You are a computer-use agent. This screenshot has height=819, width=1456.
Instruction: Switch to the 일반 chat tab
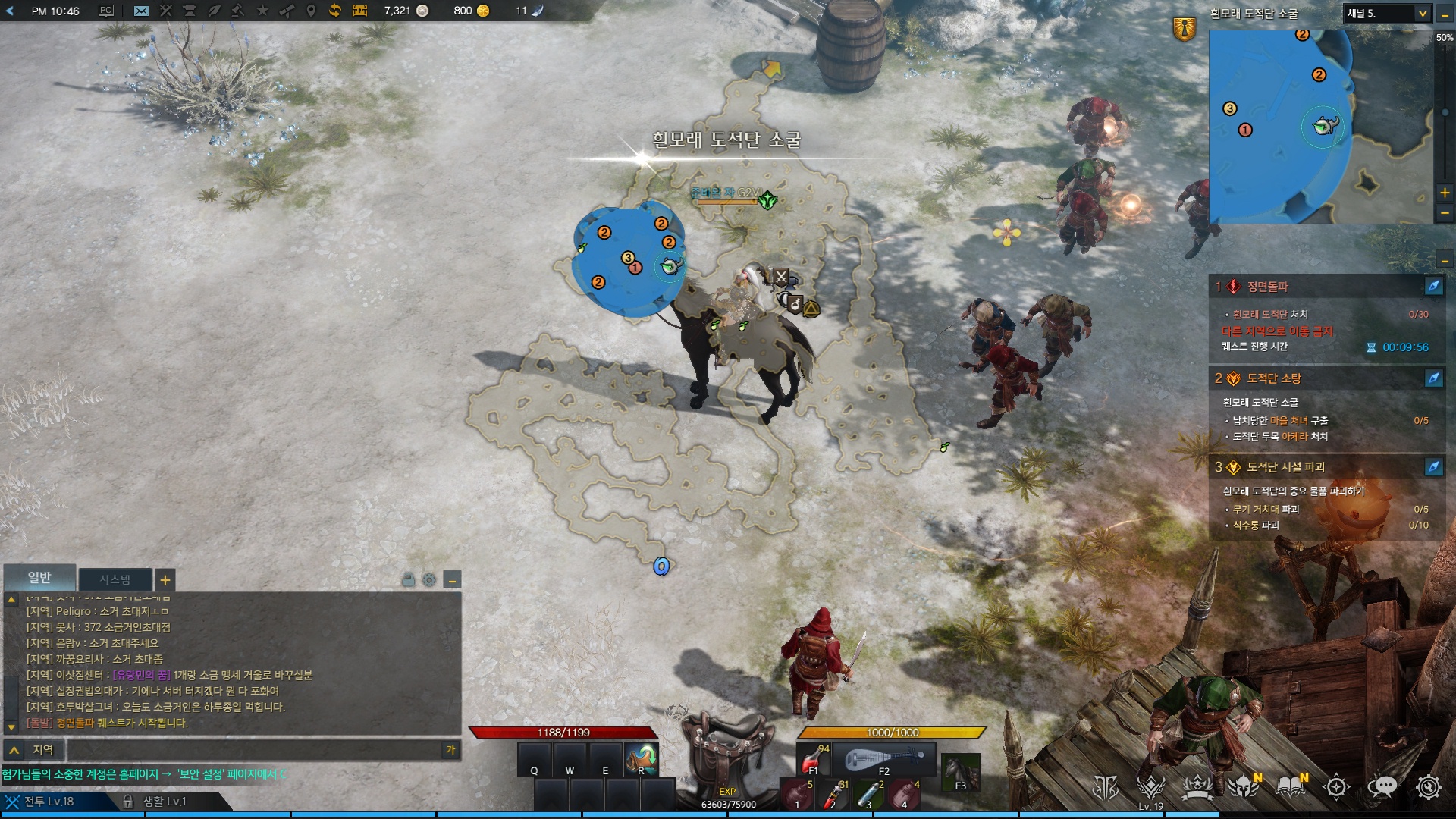tap(39, 578)
